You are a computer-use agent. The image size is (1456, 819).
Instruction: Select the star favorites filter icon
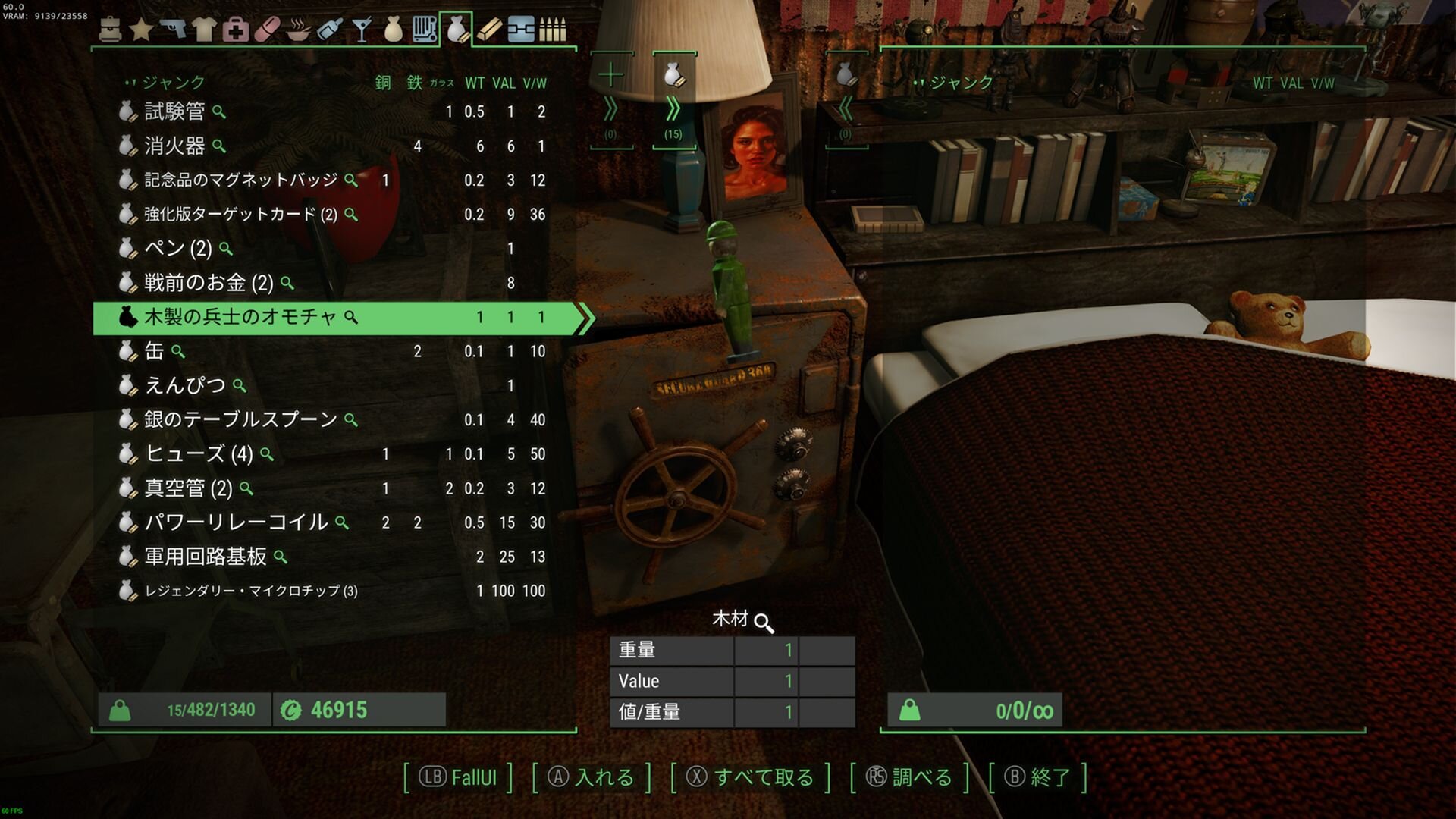(140, 29)
